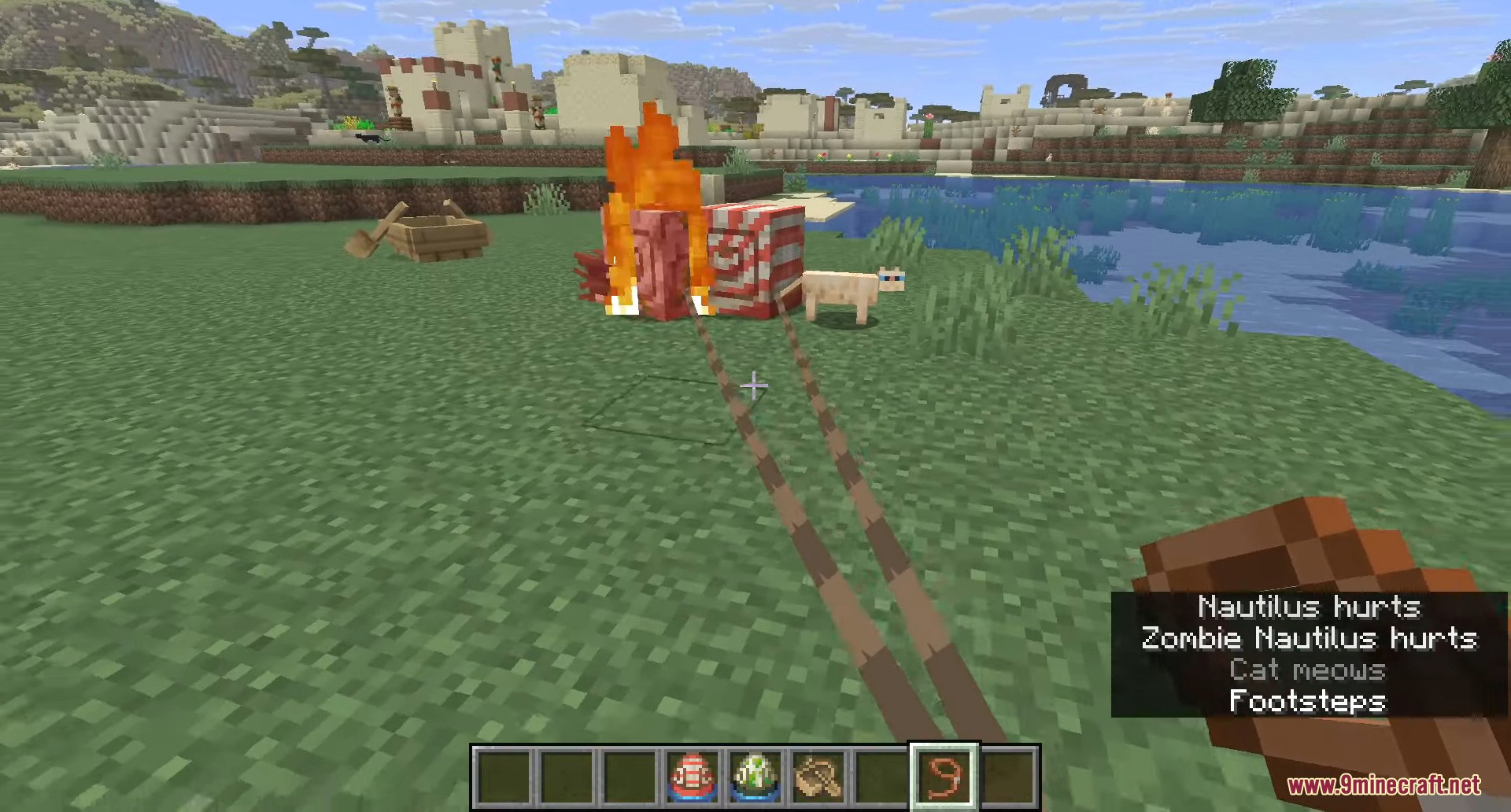1511x812 pixels.
Task: Select the red nautilus spawn egg slot
Action: click(693, 777)
